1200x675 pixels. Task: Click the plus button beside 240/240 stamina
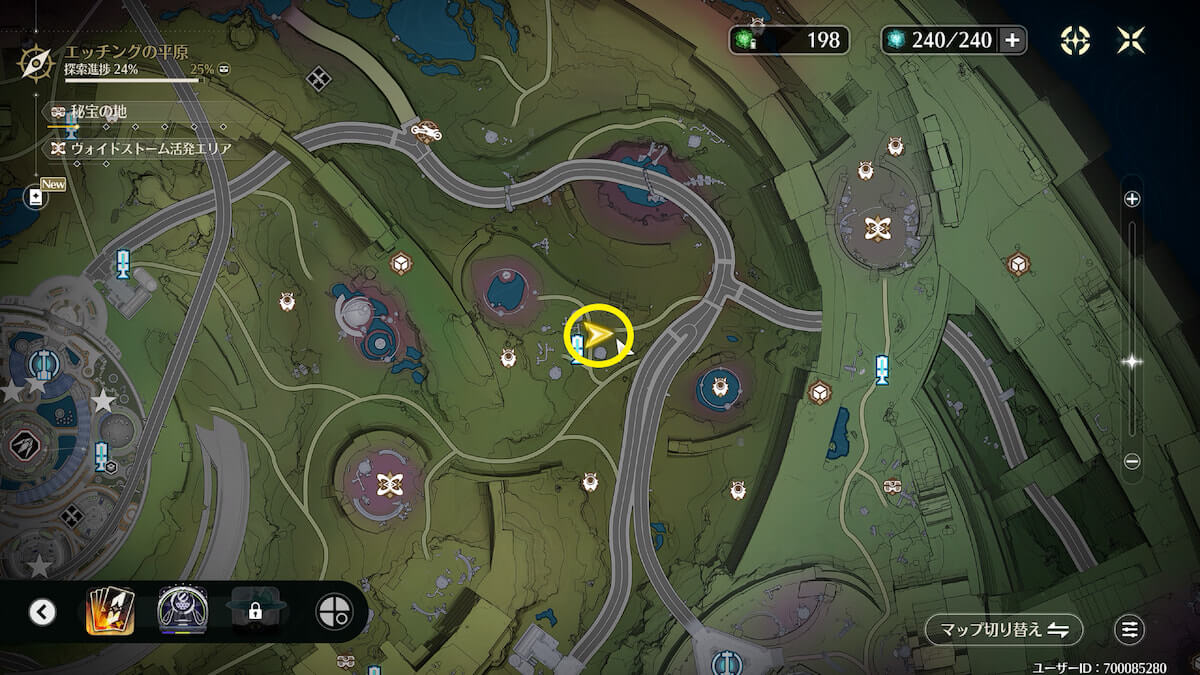coord(1012,40)
